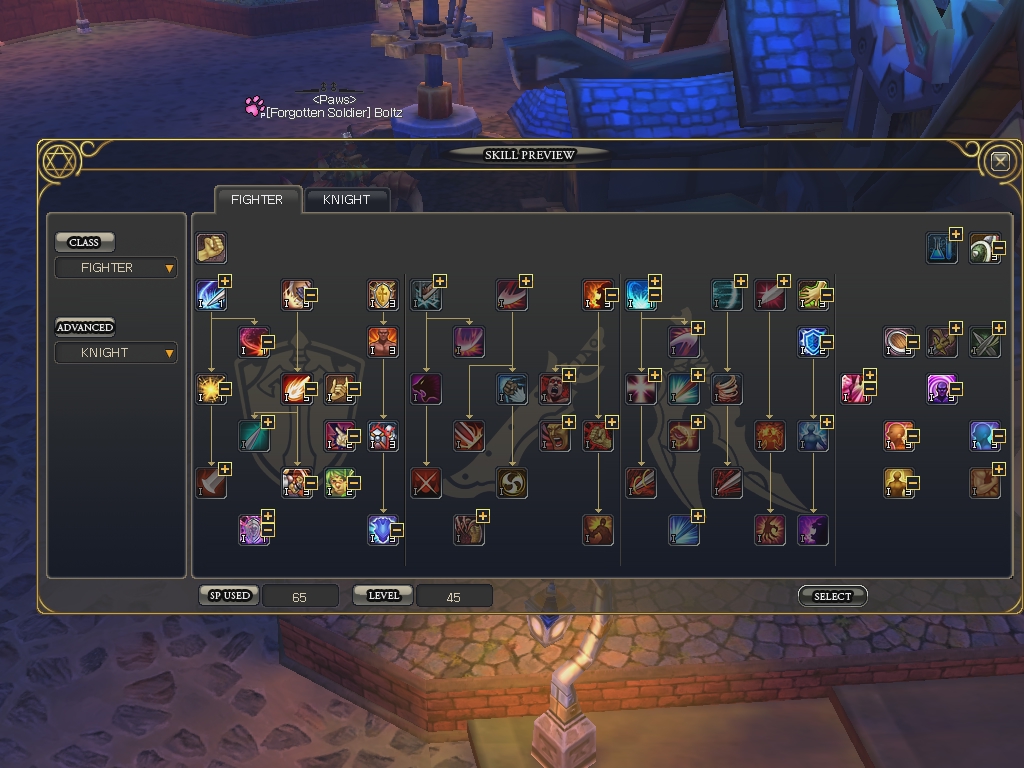1024x768 pixels.
Task: Select the green-haired face skill icon
Action: point(340,483)
